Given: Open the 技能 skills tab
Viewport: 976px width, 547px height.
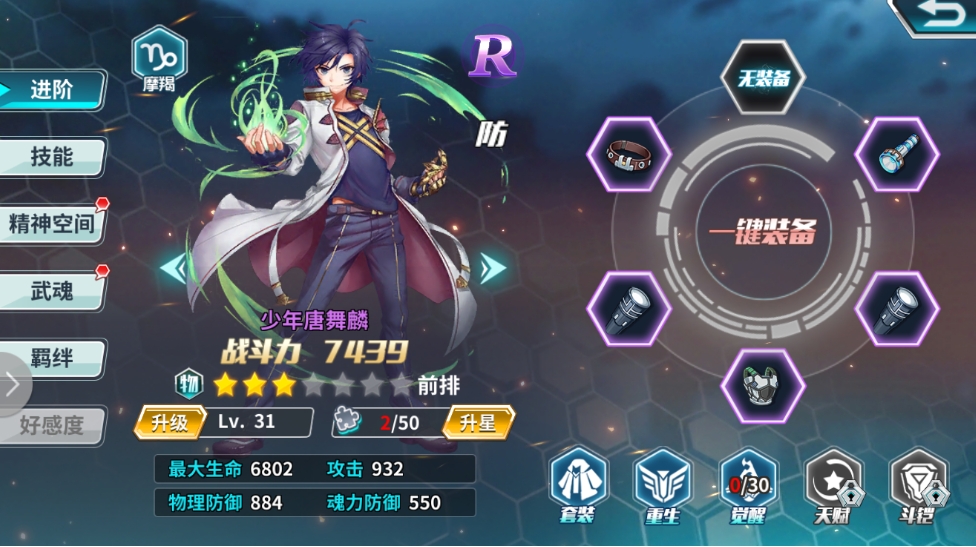Looking at the screenshot, I should (52, 157).
